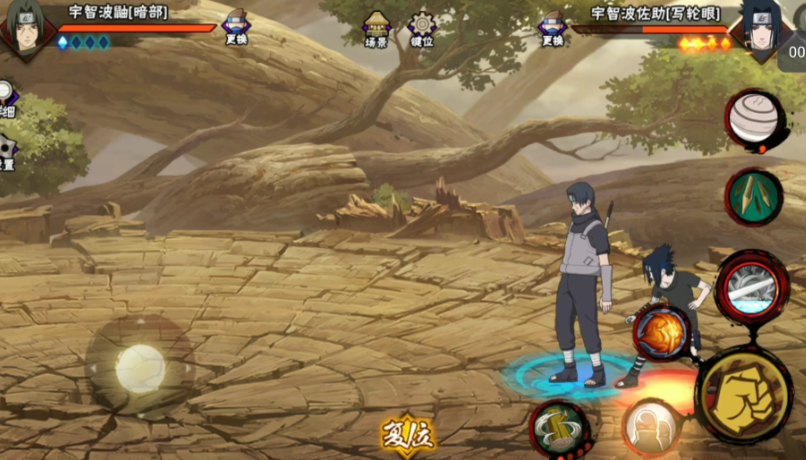Activate the sword slash skill
Screen dimensions: 806x460
pos(753,286)
